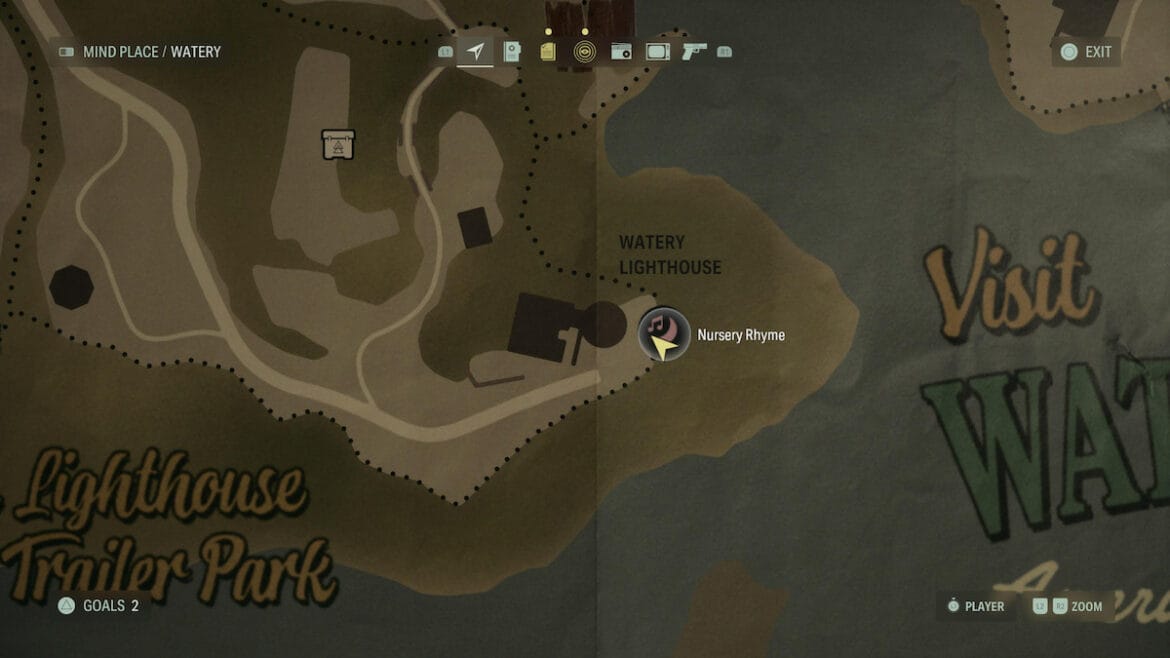Switch to the radio tab
The image size is (1170, 658).
coord(621,52)
